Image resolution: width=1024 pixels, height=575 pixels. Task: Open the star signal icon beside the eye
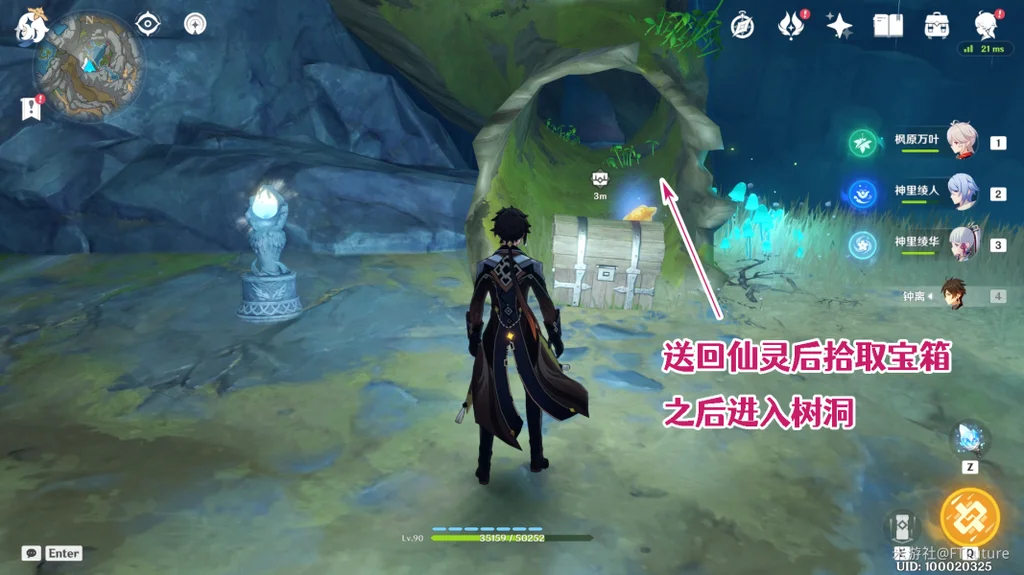click(x=195, y=23)
